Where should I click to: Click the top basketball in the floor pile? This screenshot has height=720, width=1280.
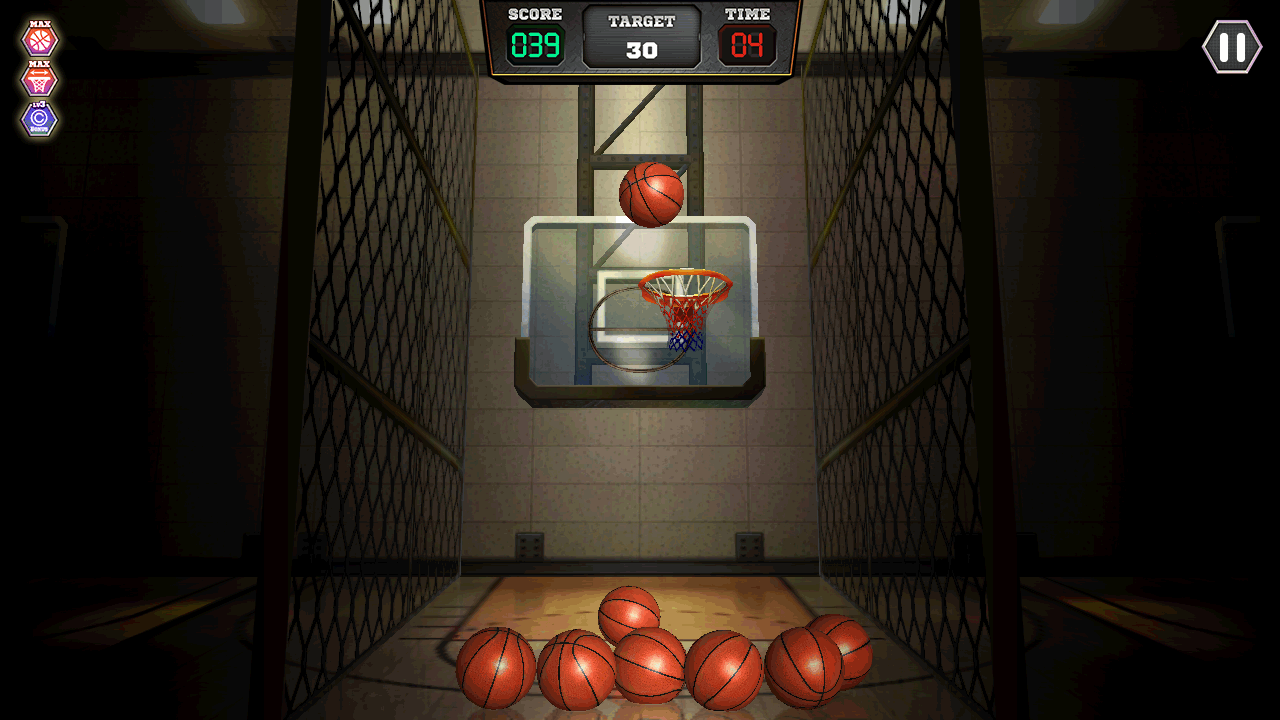[629, 612]
